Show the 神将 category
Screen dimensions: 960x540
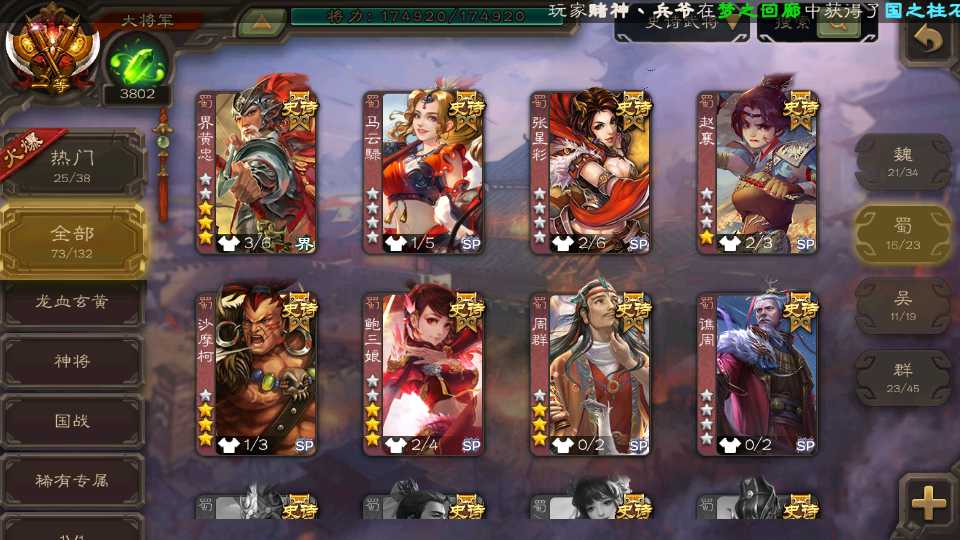point(72,361)
